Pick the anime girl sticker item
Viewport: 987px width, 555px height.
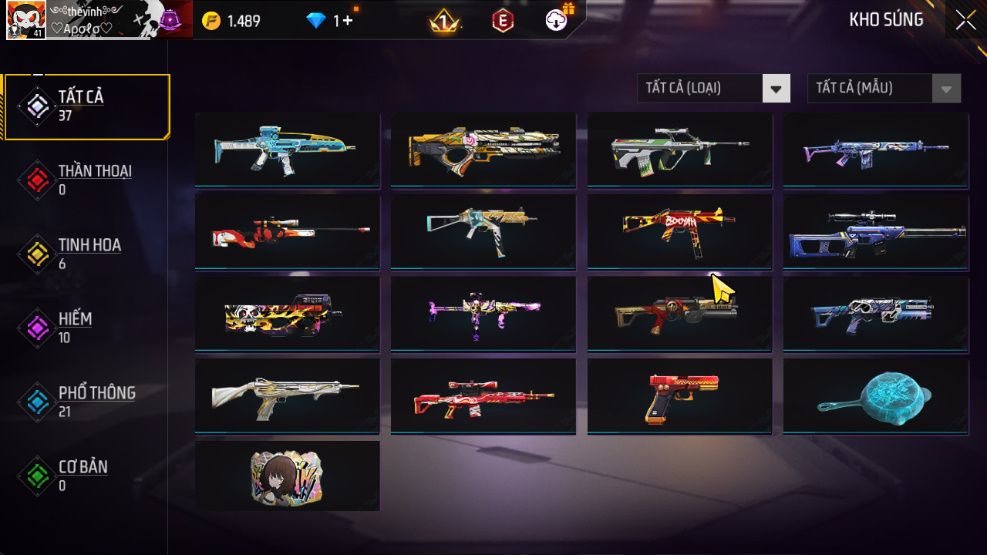287,475
